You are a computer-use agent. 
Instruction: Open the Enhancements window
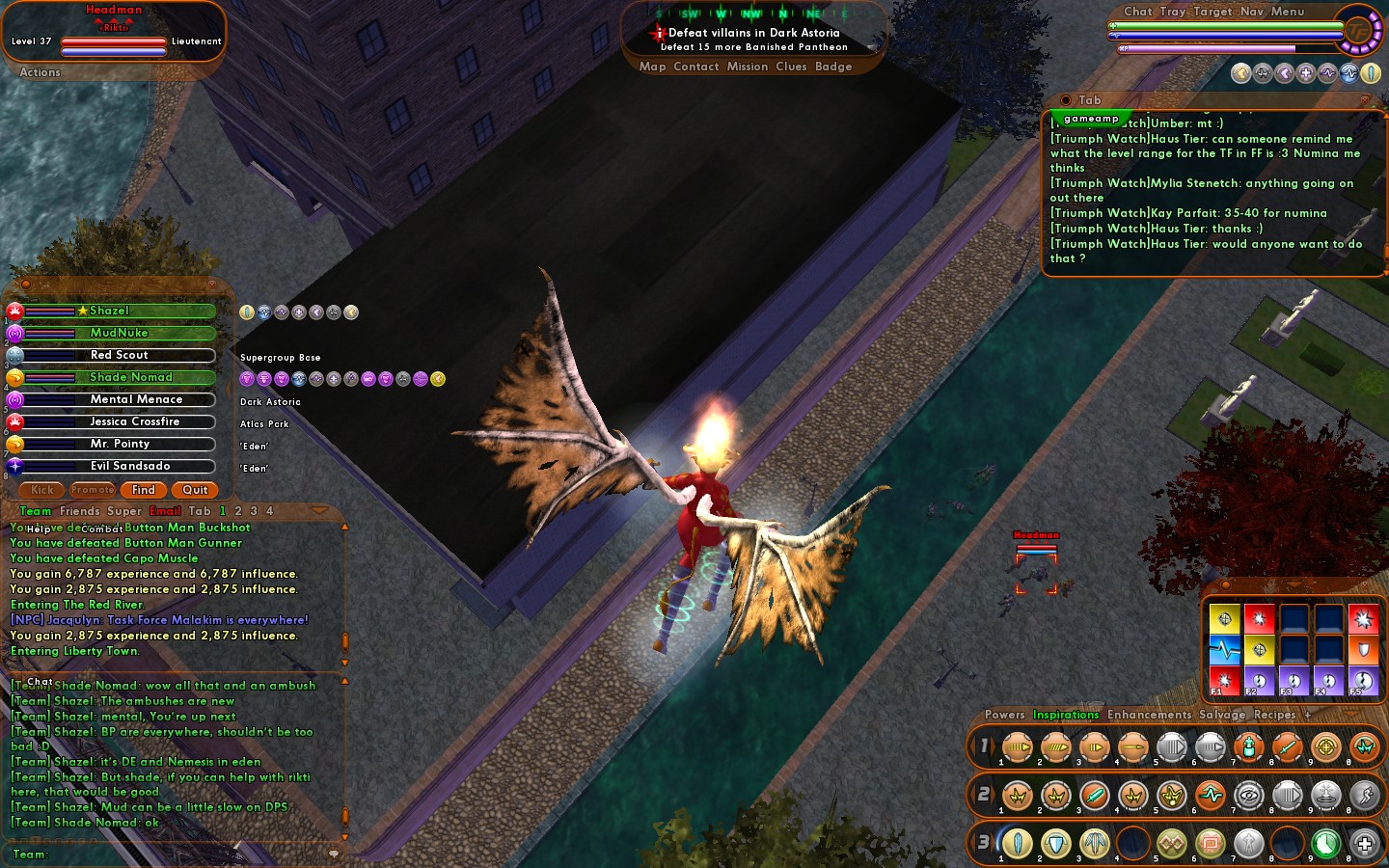[1149, 715]
